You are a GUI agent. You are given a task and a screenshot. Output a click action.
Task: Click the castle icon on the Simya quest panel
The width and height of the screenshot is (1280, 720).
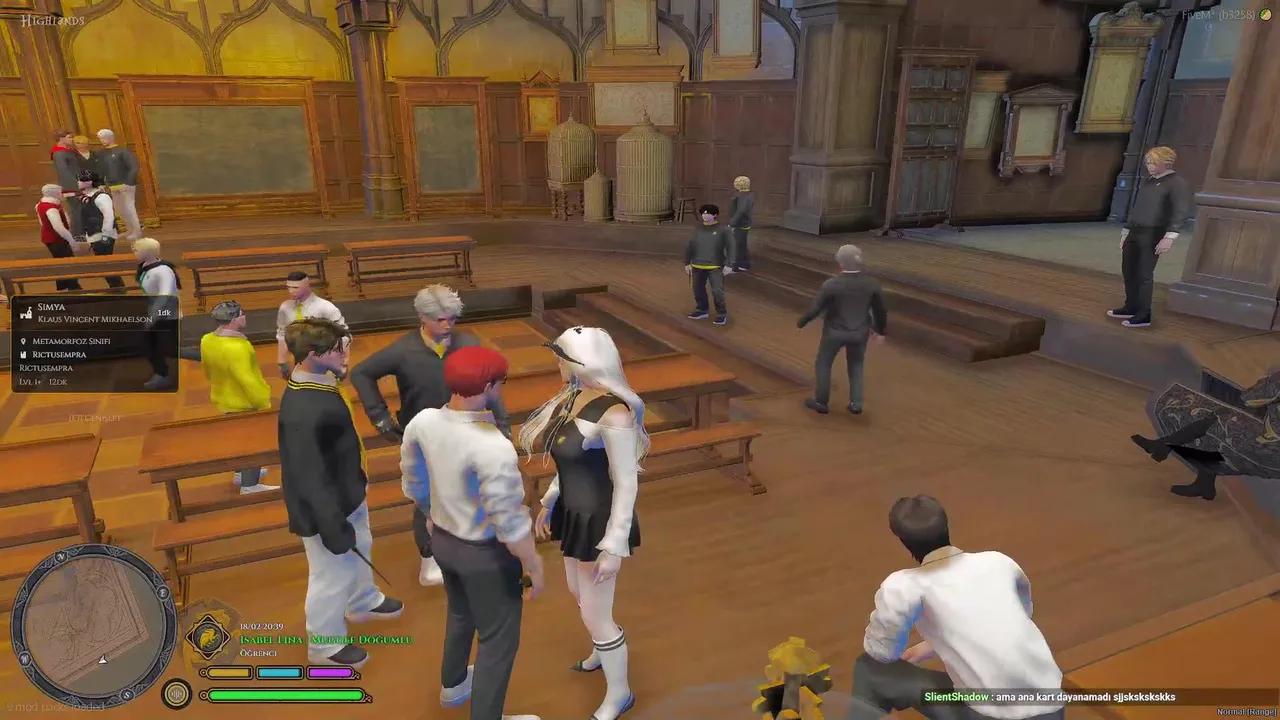click(25, 312)
